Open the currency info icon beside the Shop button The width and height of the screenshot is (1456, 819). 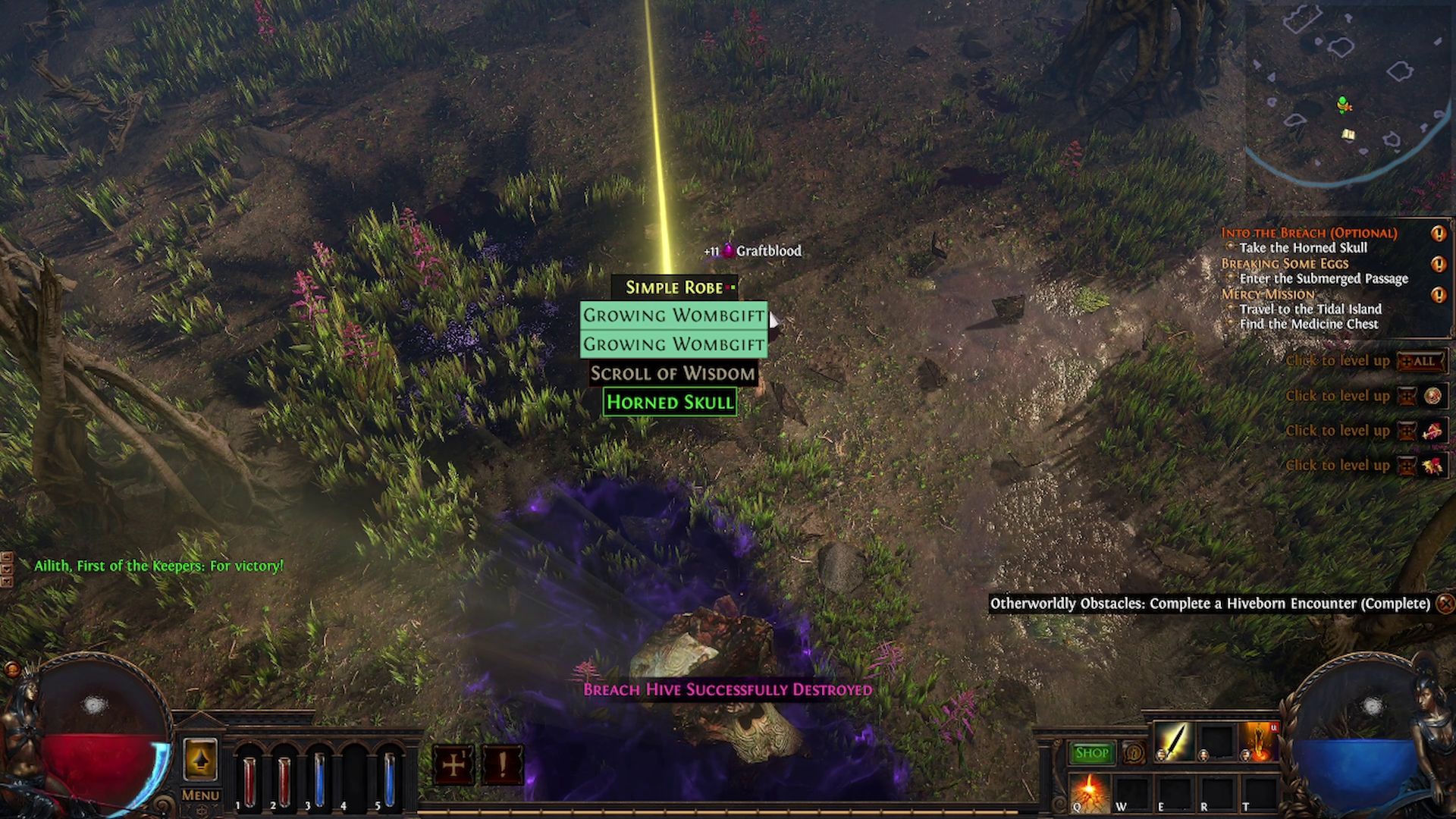point(1134,752)
